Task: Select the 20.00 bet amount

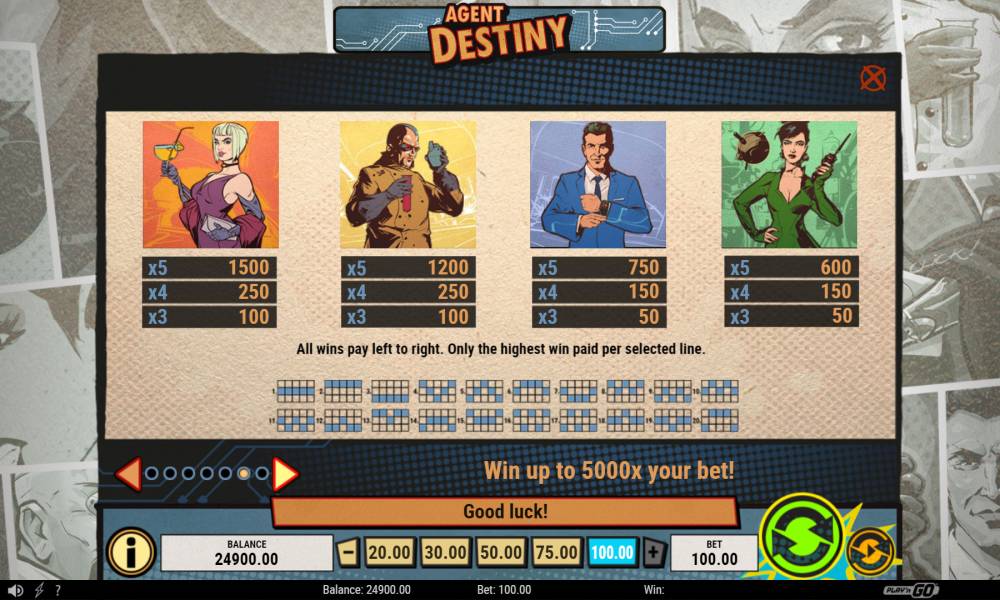Action: click(389, 552)
